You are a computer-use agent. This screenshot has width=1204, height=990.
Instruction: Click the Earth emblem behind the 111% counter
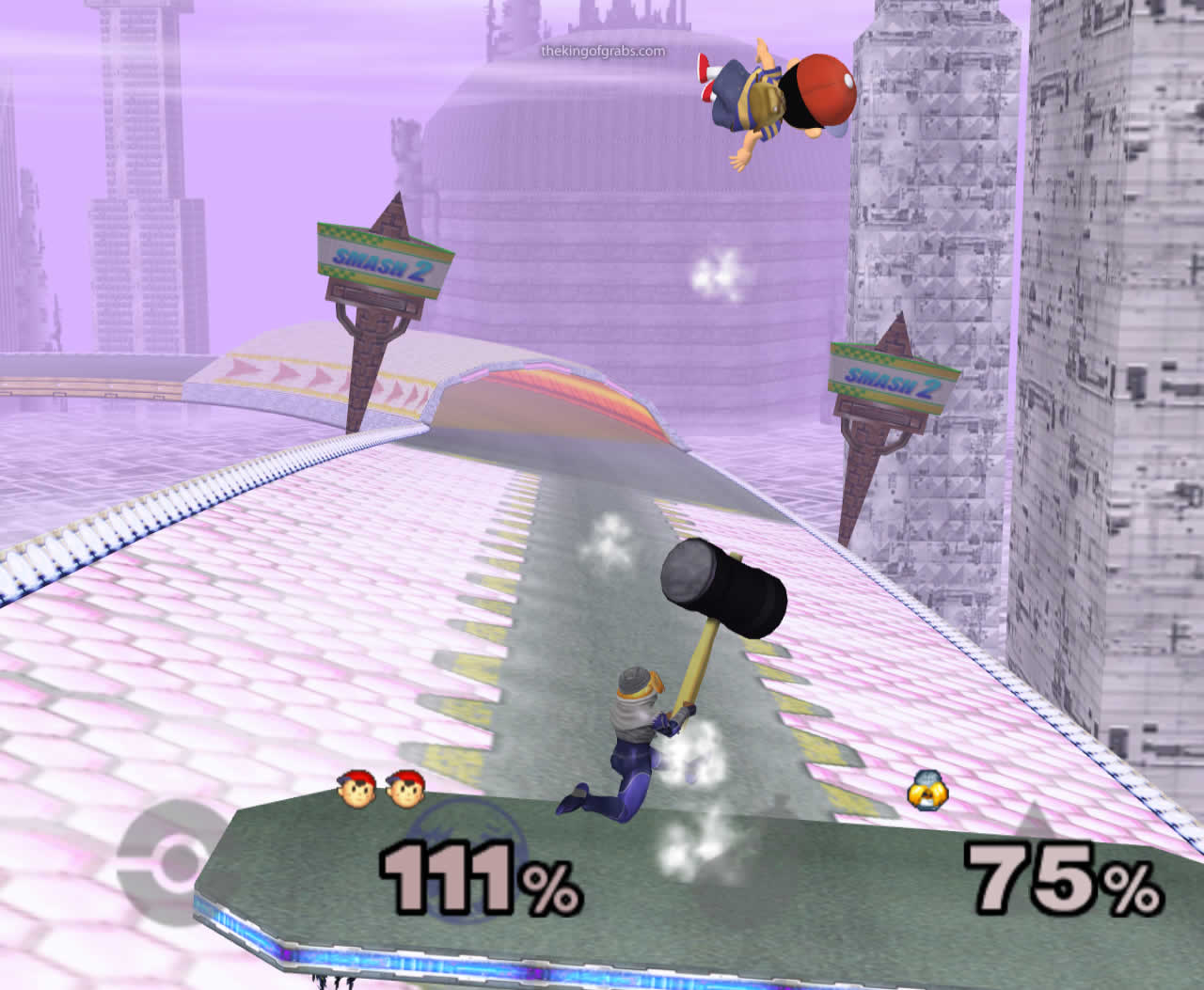470,856
